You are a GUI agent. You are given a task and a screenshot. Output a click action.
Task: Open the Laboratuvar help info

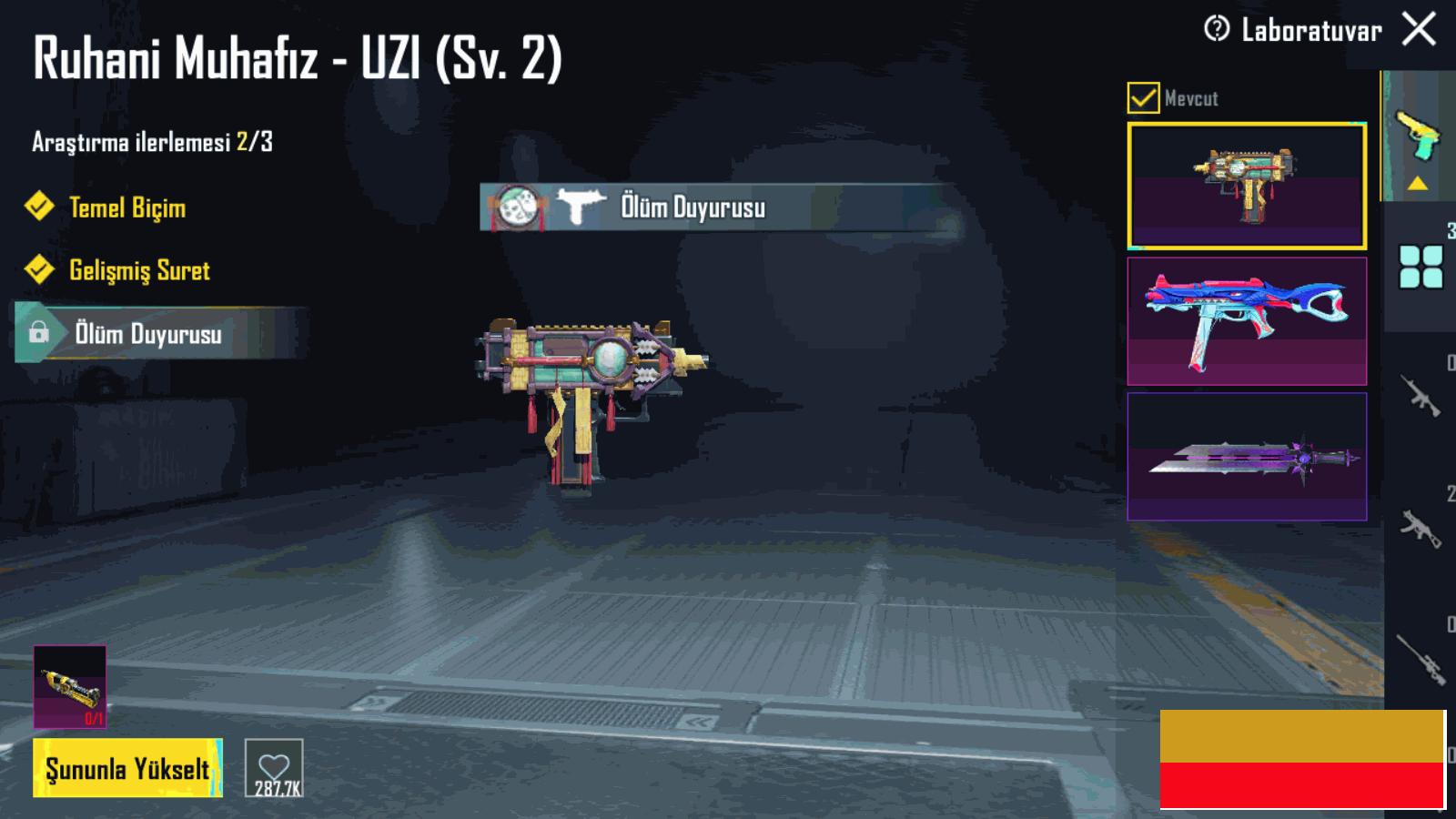[x=1217, y=29]
